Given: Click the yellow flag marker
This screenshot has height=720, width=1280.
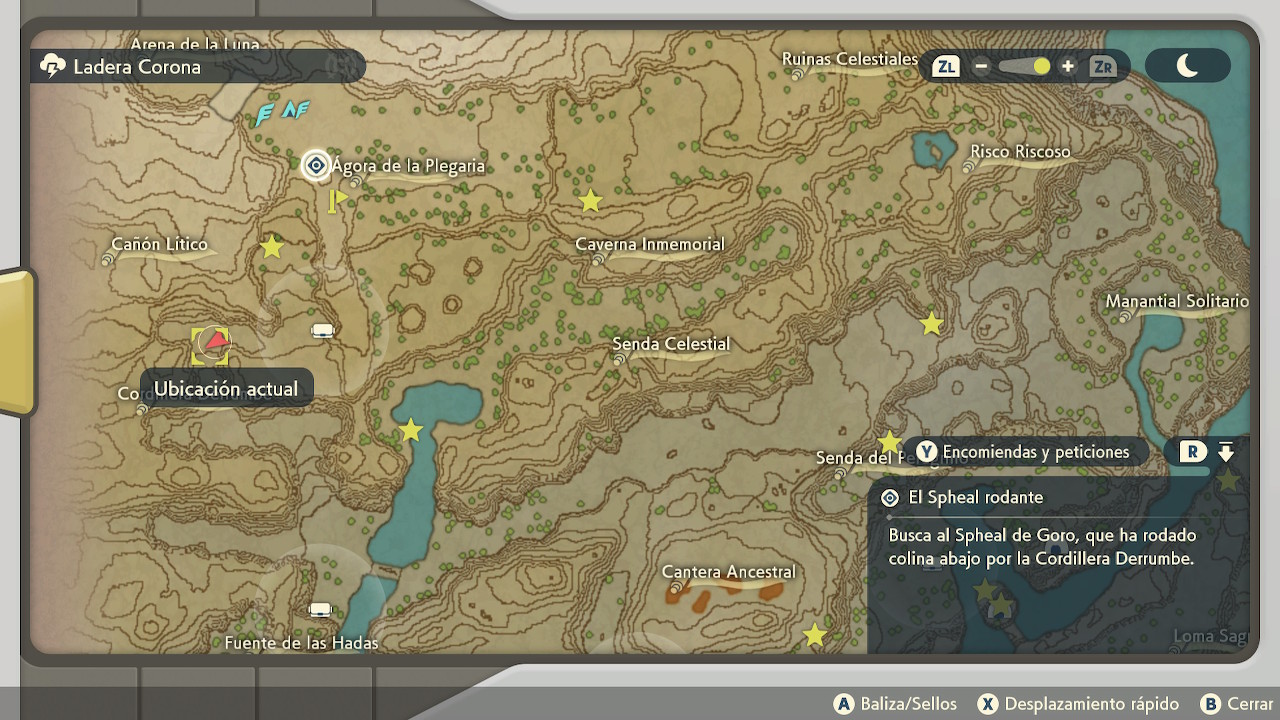Looking at the screenshot, I should click(337, 200).
